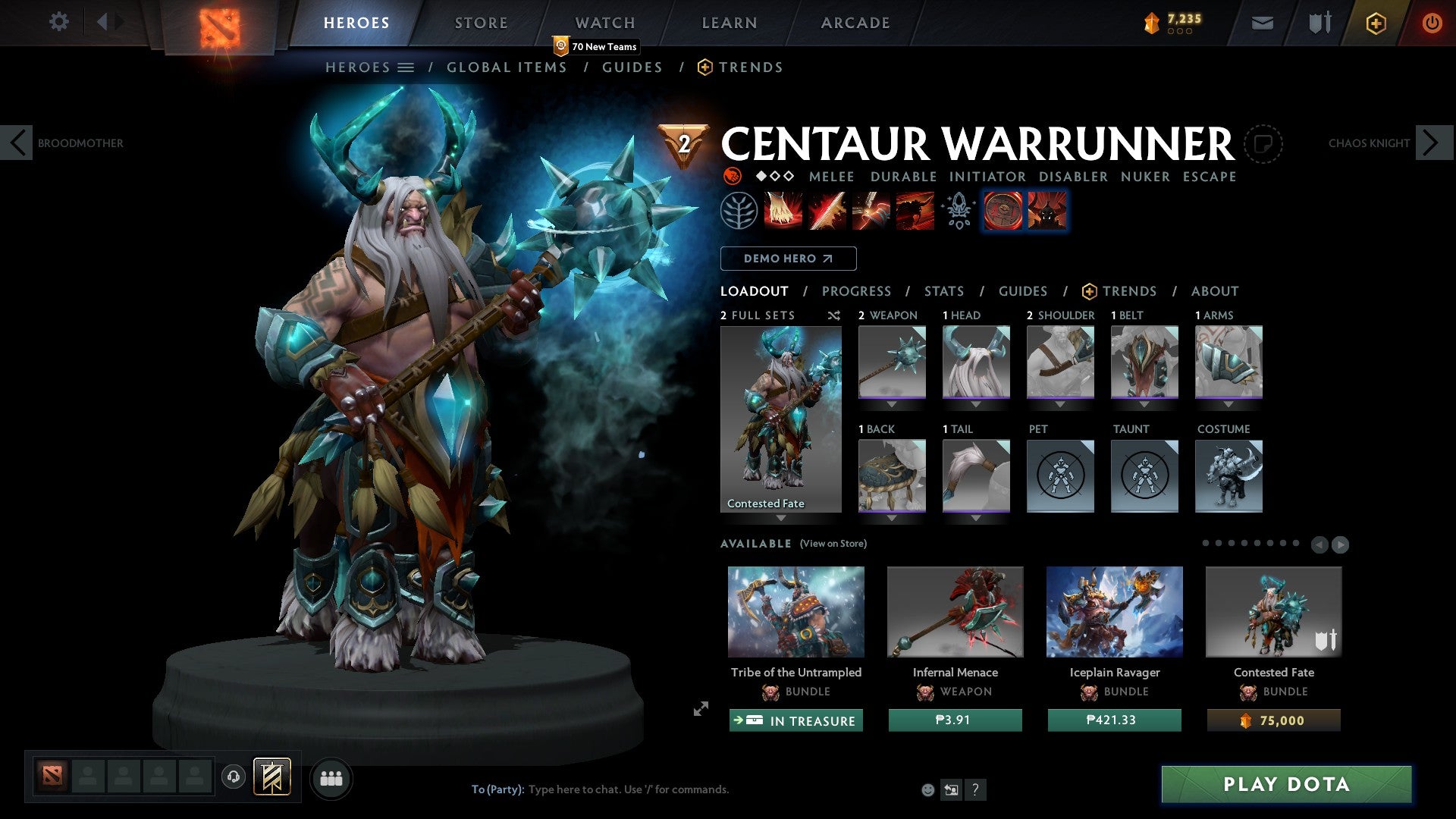
Task: Open the mail notifications icon
Action: click(x=1262, y=23)
